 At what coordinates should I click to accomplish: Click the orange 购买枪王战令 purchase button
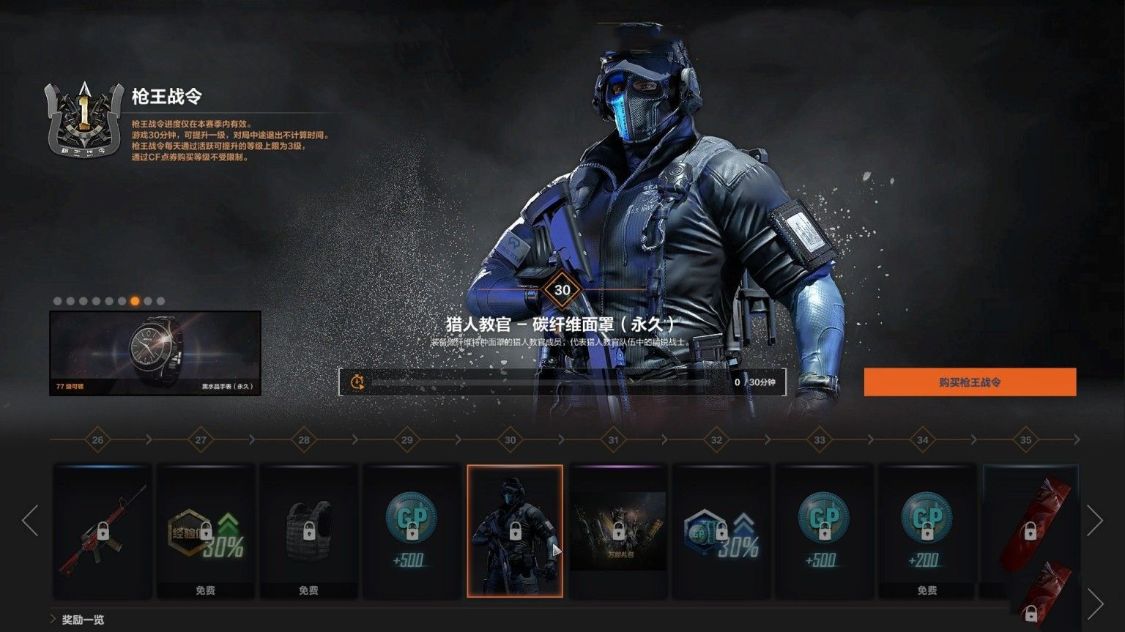[x=969, y=382]
